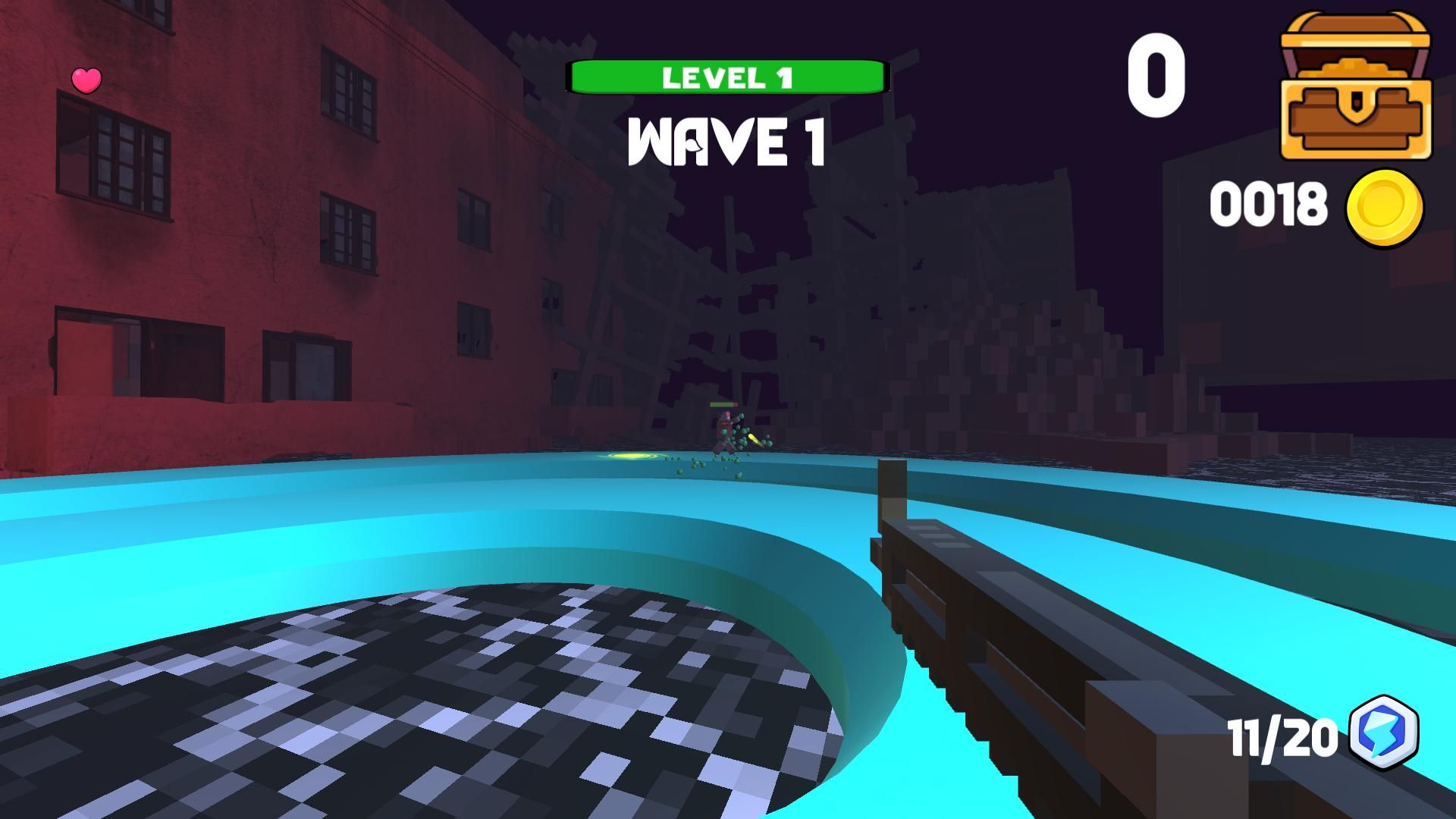Activate the blue lightning gem icon
The image size is (1456, 819).
(x=1385, y=733)
